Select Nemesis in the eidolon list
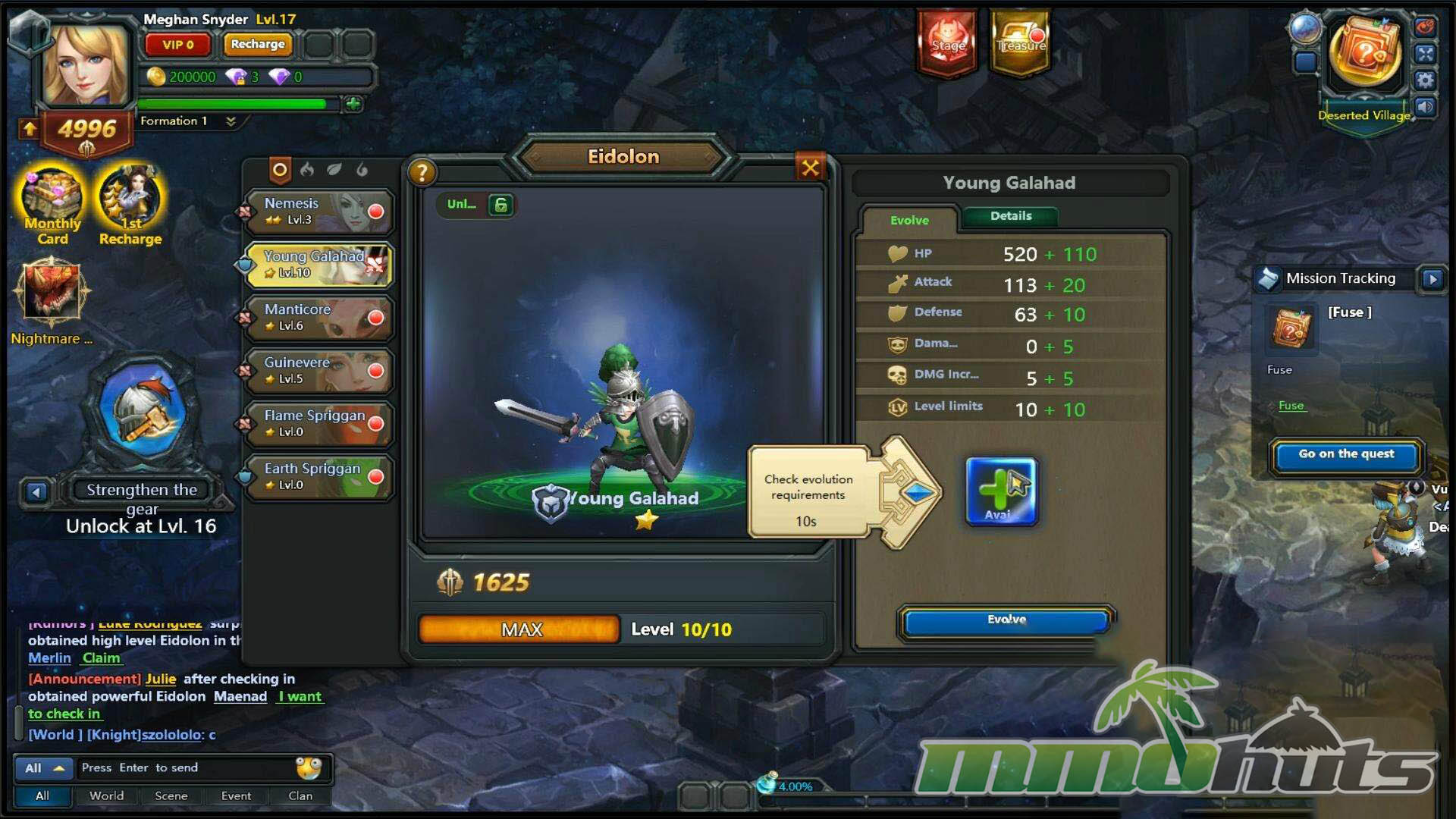 (318, 212)
